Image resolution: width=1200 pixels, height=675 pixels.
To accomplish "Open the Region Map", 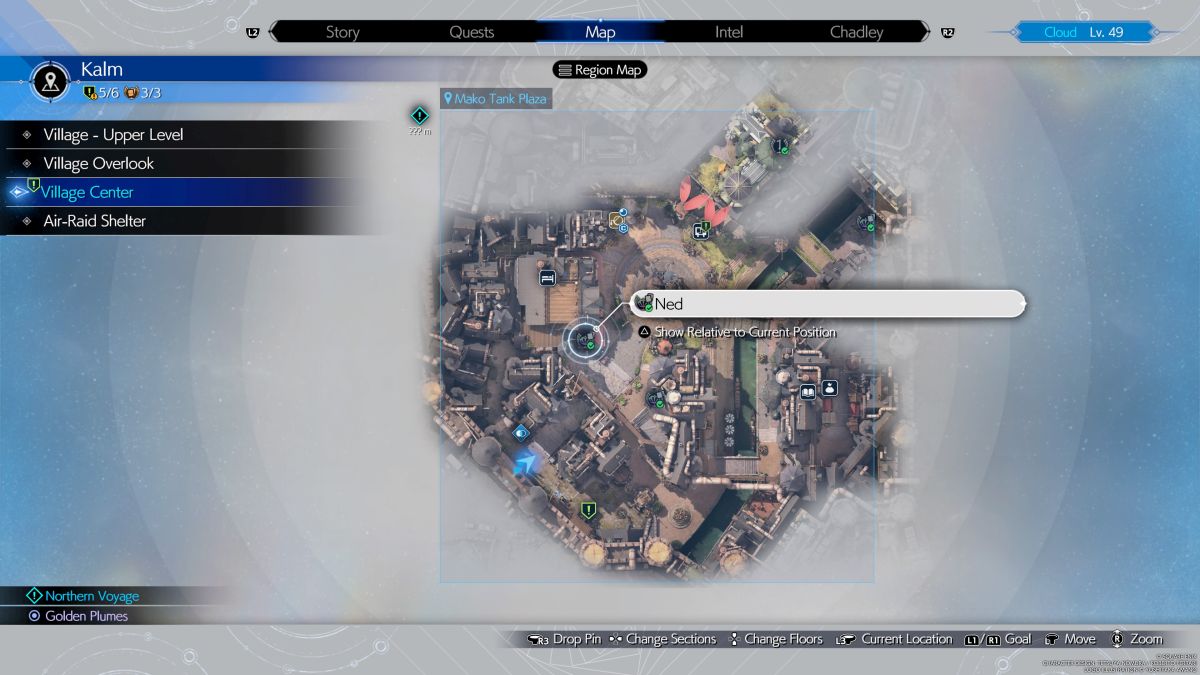I will 600,70.
